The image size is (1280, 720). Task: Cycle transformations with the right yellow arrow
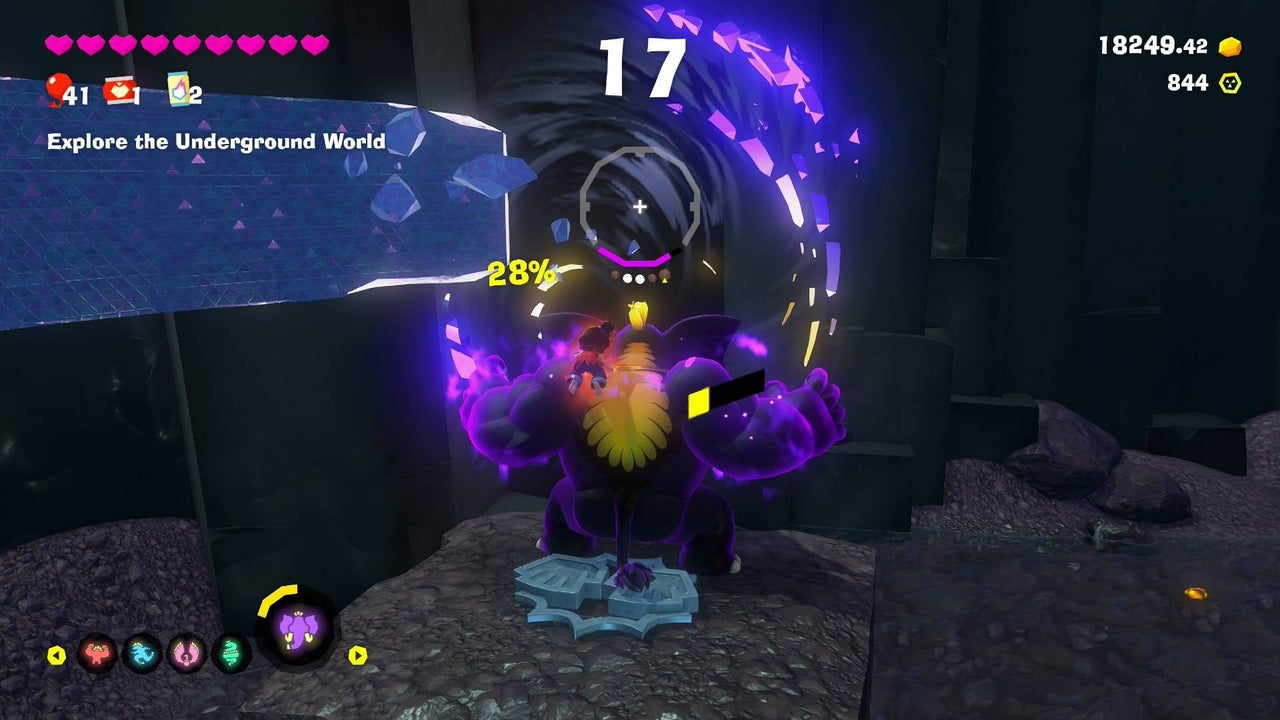point(357,655)
